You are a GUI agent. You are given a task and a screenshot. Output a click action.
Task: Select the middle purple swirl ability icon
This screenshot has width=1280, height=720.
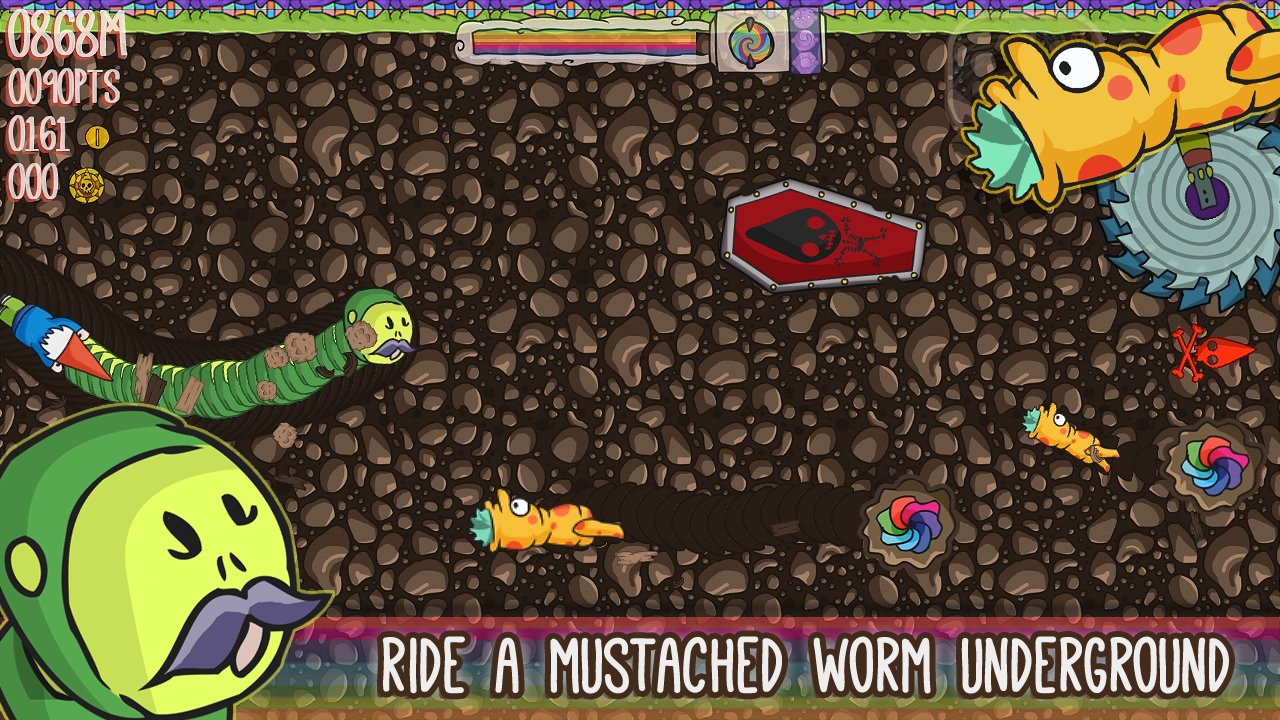[804, 42]
